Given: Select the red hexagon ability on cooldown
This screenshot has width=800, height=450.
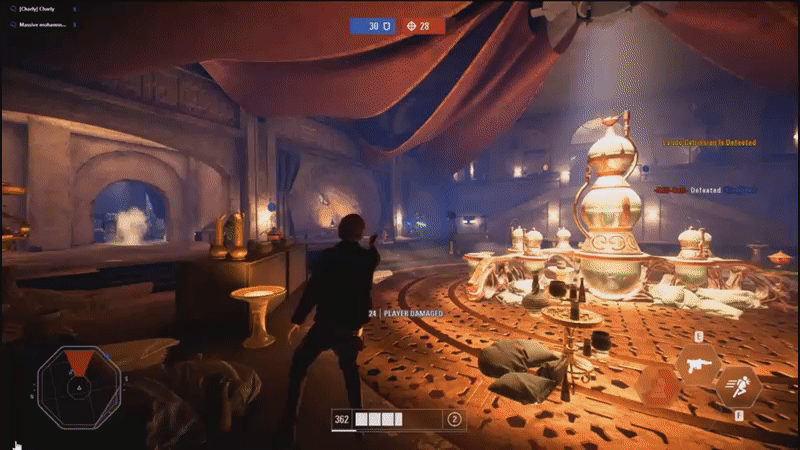Looking at the screenshot, I should pos(658,385).
